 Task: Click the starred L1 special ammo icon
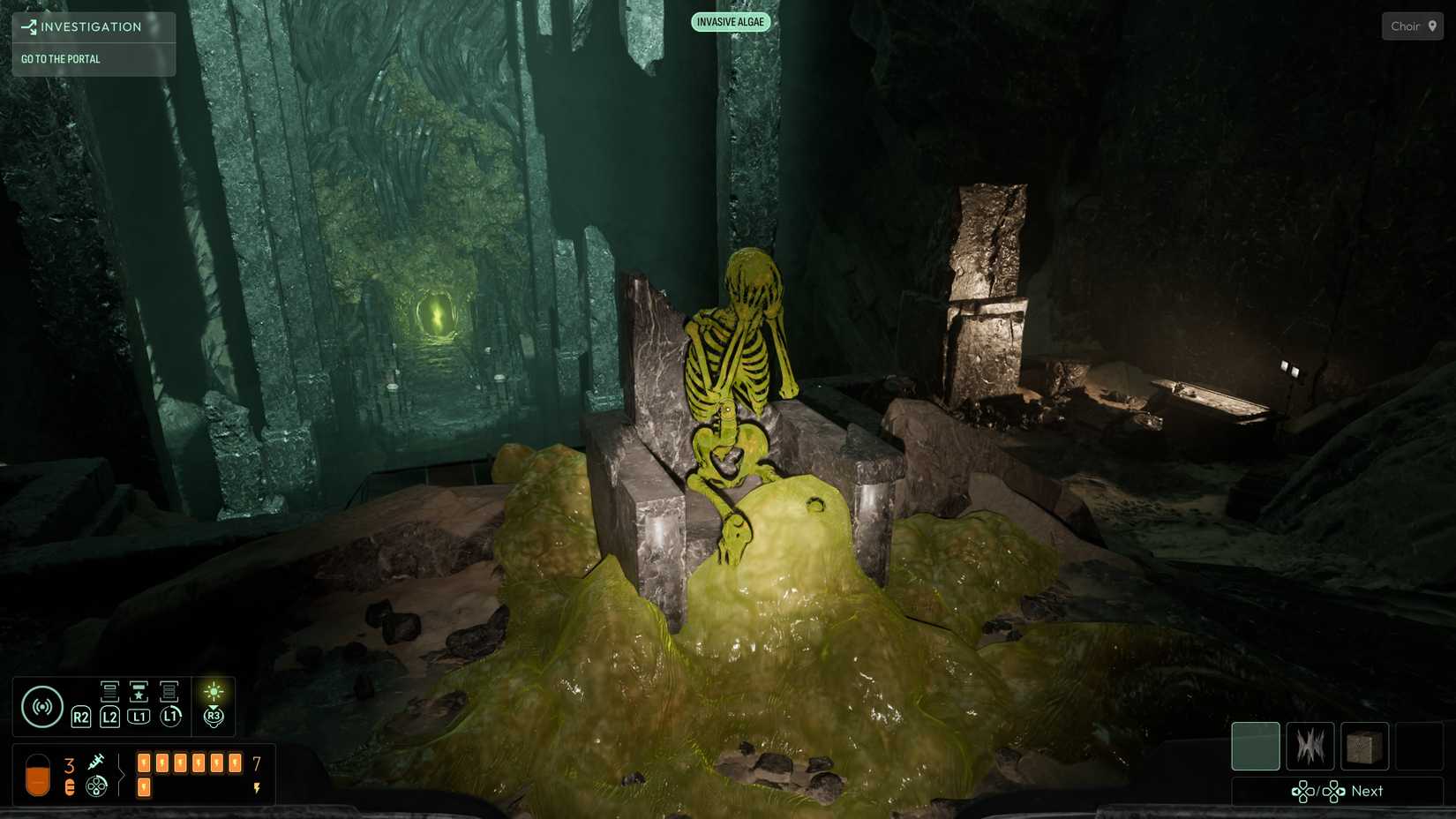point(139,692)
